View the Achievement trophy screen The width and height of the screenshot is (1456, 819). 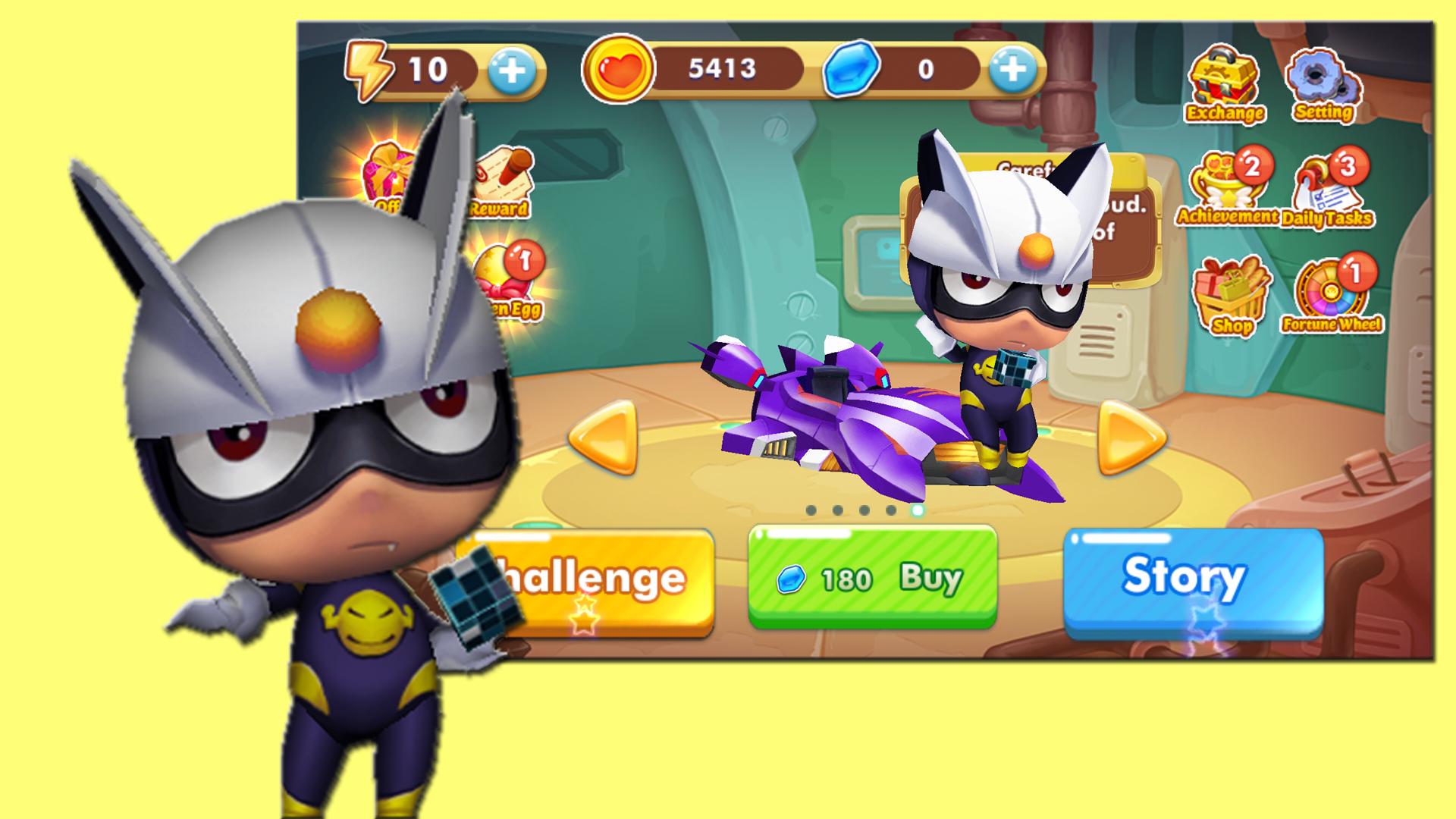tap(1226, 188)
